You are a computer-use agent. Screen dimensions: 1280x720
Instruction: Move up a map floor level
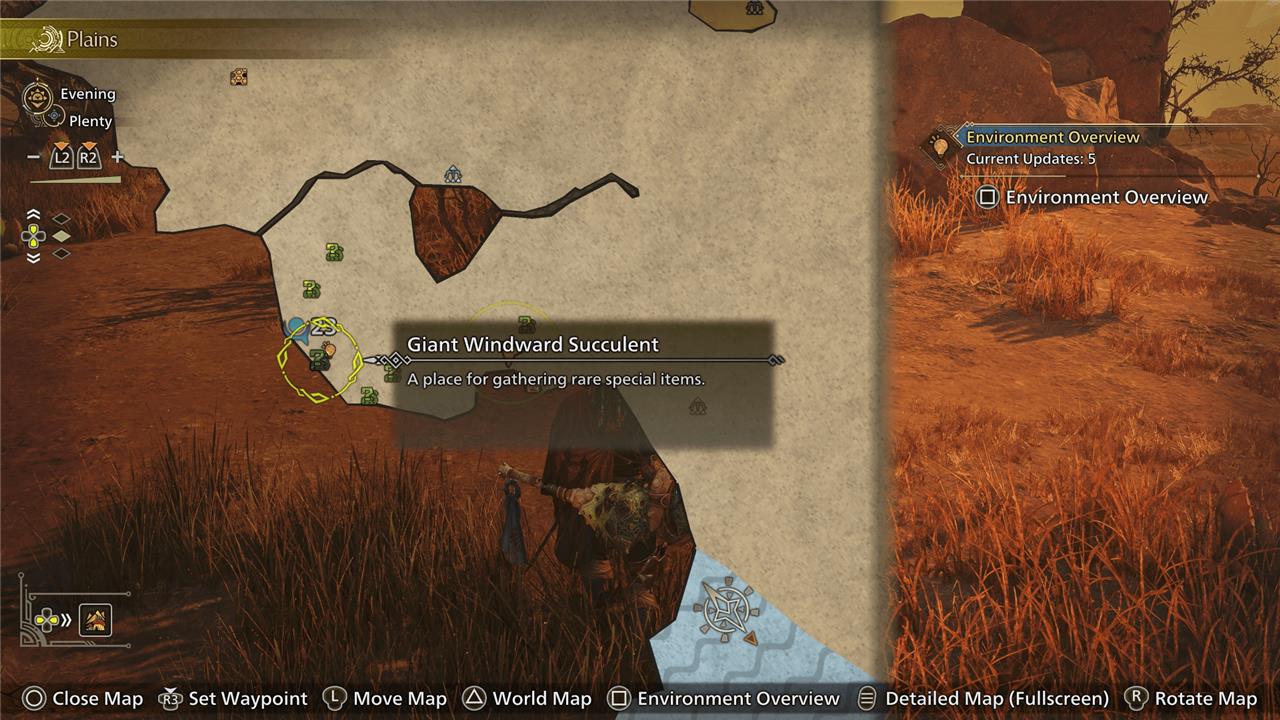[x=34, y=215]
